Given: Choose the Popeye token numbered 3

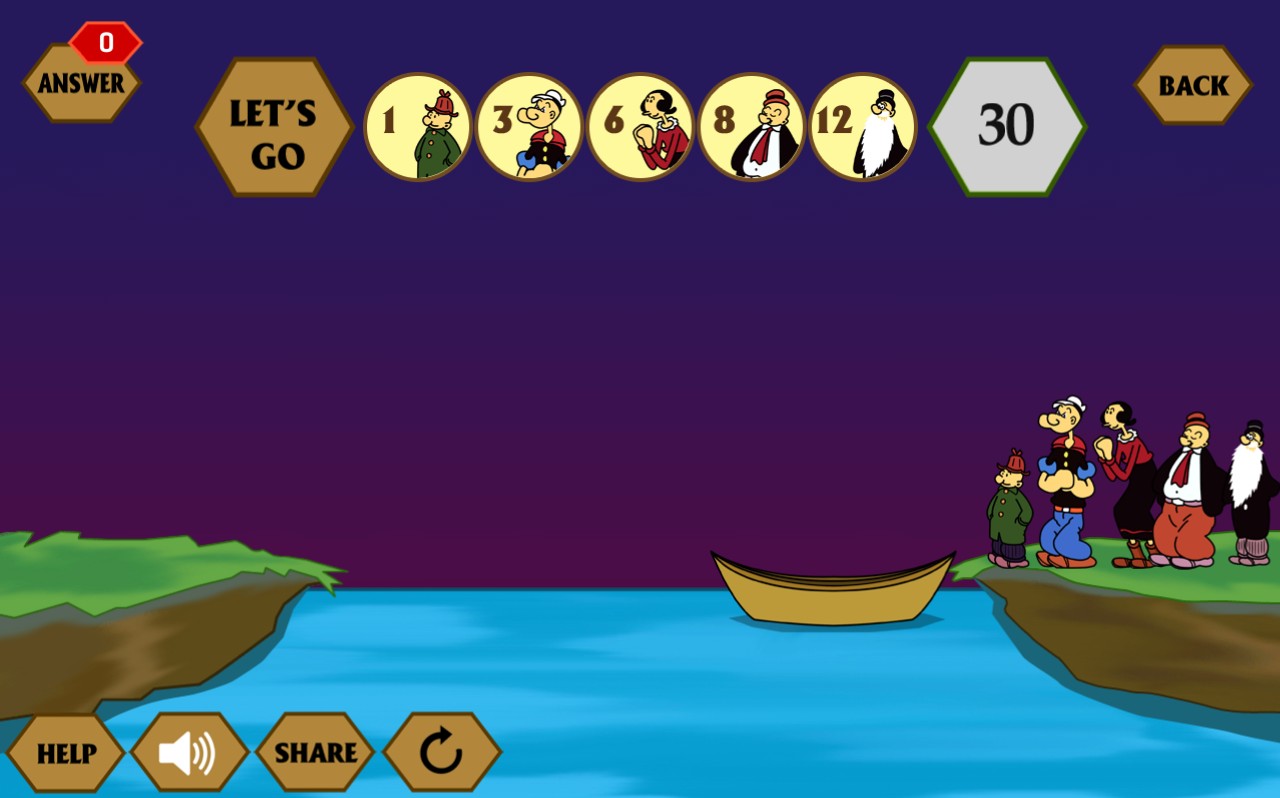Looking at the screenshot, I should tap(529, 127).
